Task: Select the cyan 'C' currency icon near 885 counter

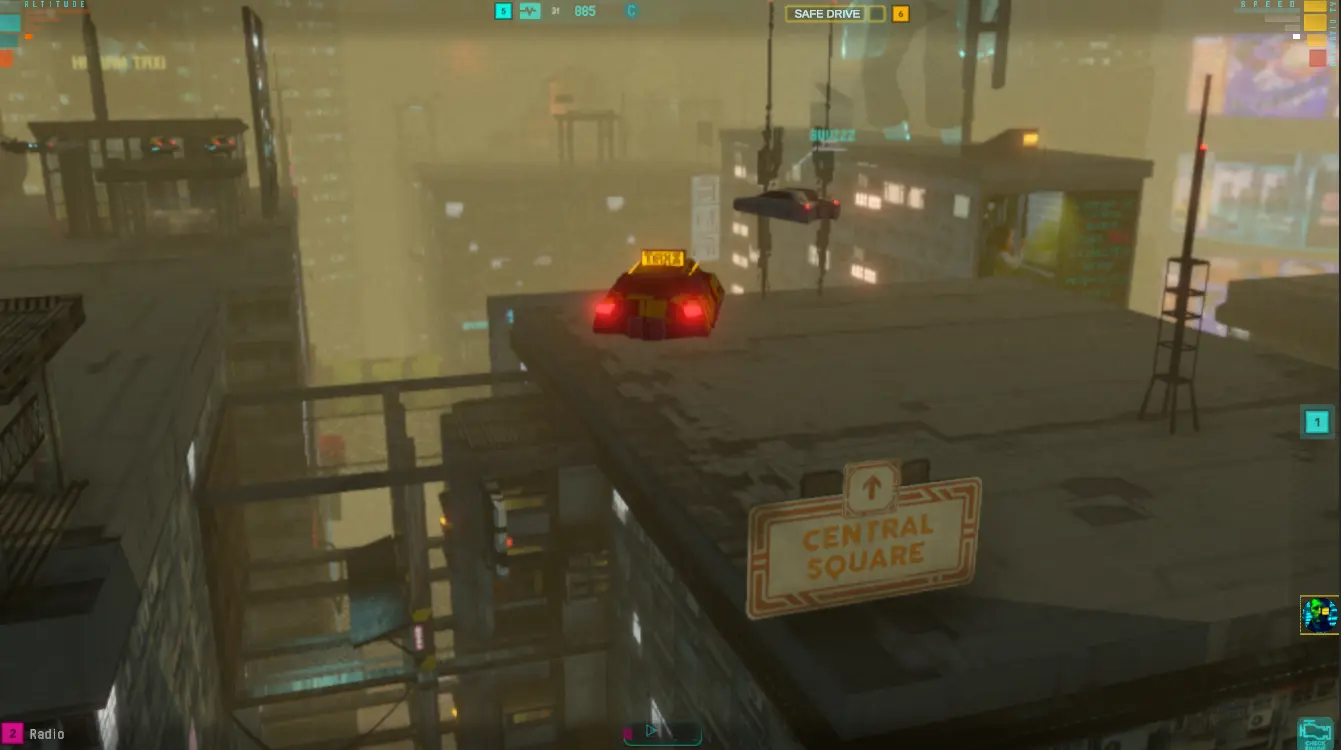Action: [632, 11]
